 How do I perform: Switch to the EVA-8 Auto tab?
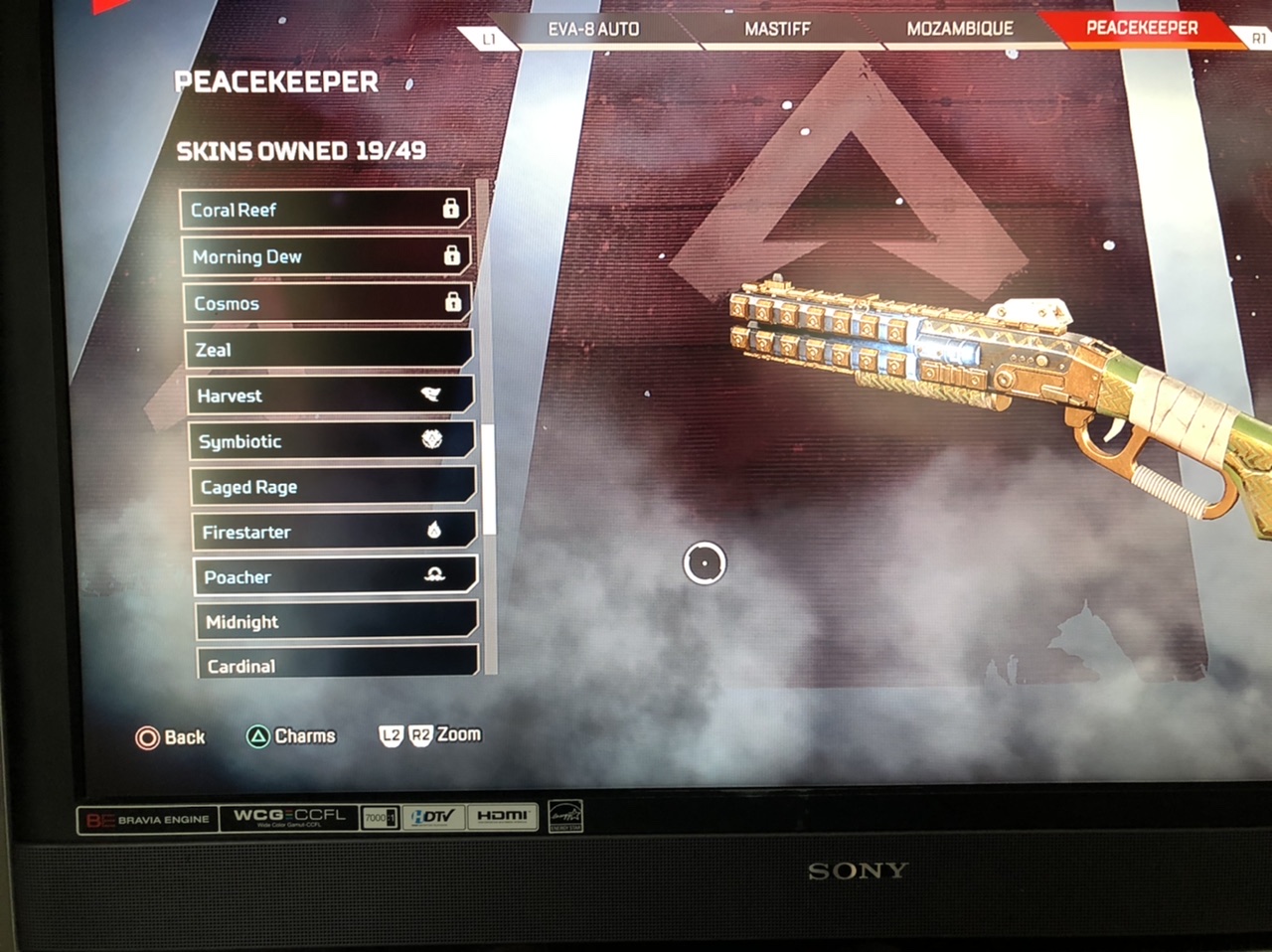click(x=593, y=29)
